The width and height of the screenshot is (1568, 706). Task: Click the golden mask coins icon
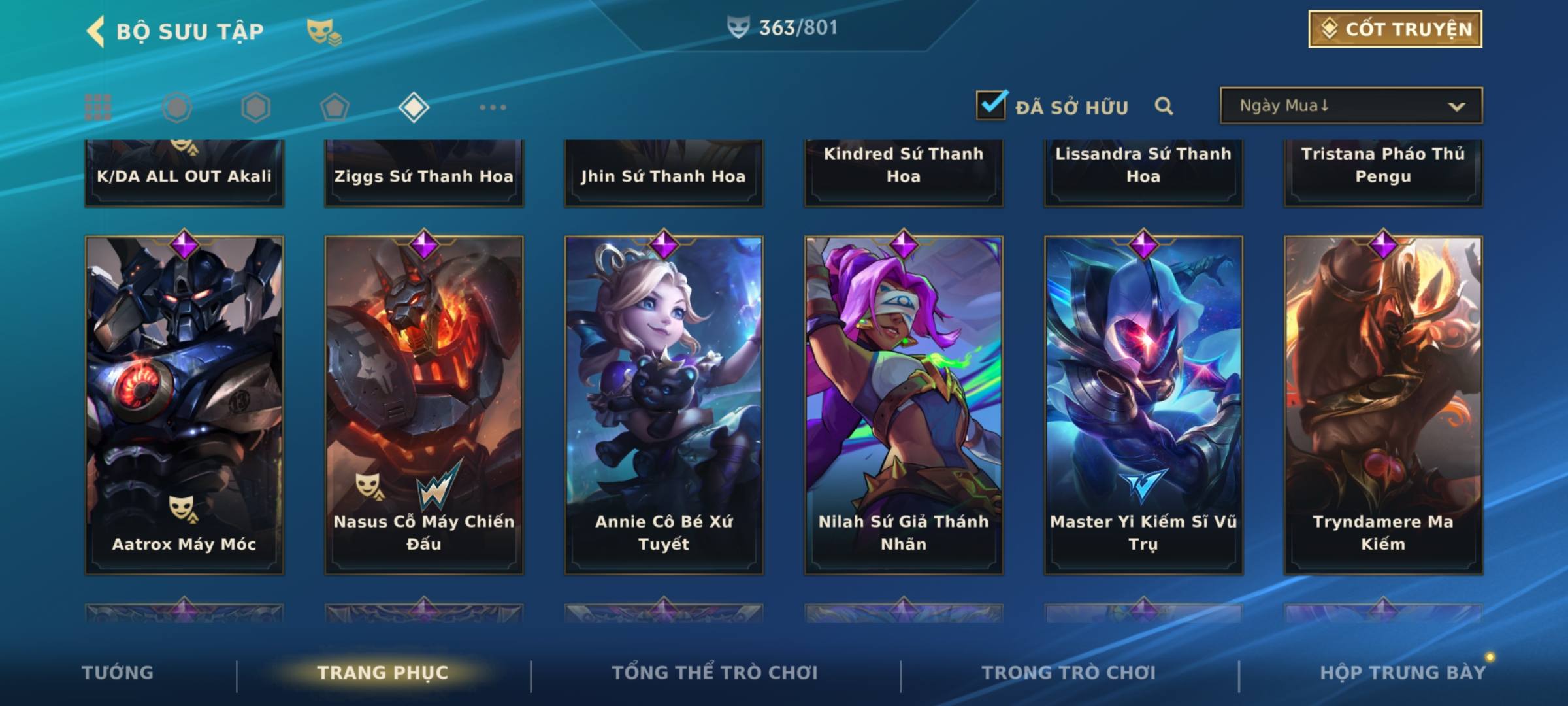pyautogui.click(x=324, y=31)
